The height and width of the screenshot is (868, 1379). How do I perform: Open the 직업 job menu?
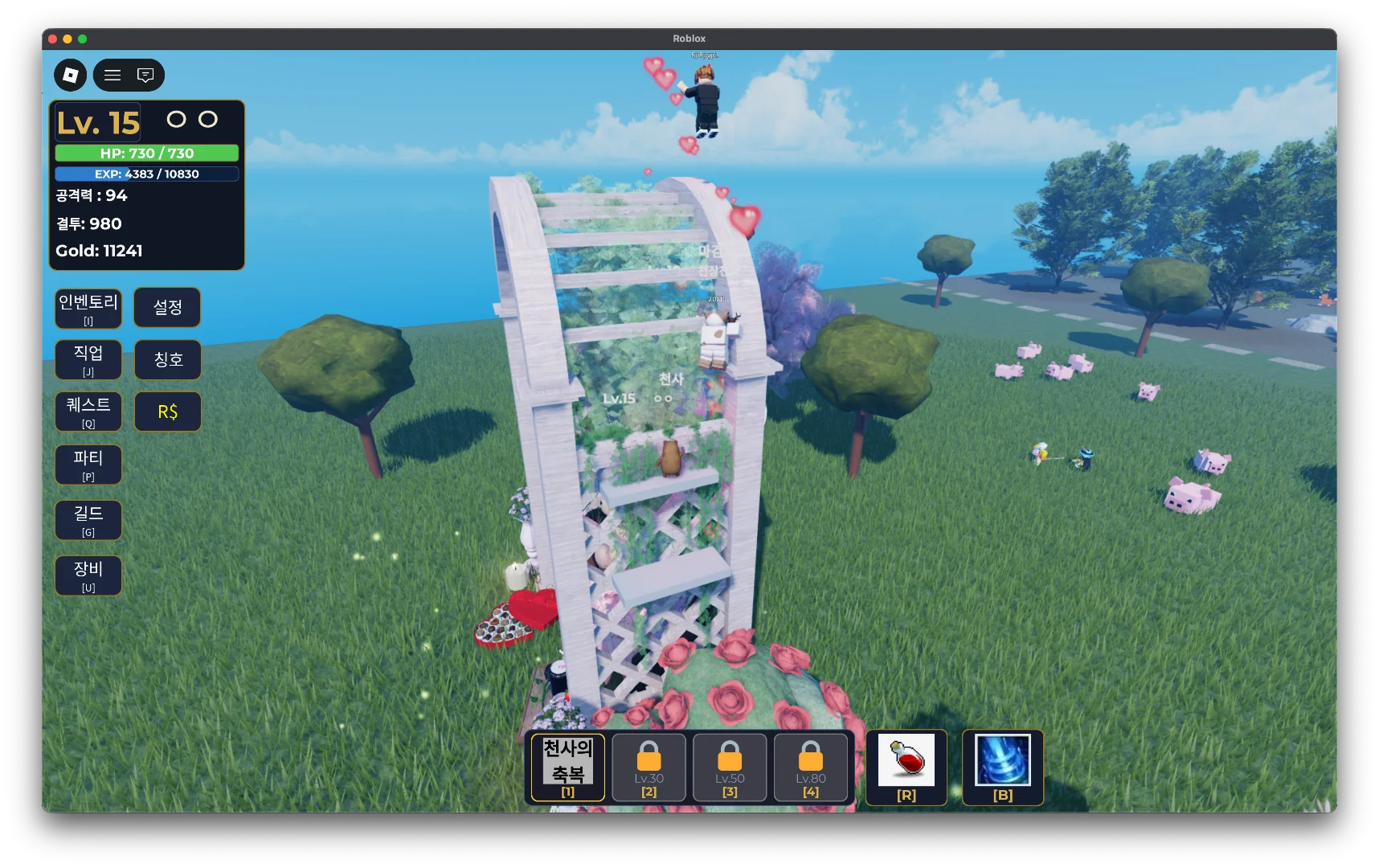pyautogui.click(x=88, y=359)
